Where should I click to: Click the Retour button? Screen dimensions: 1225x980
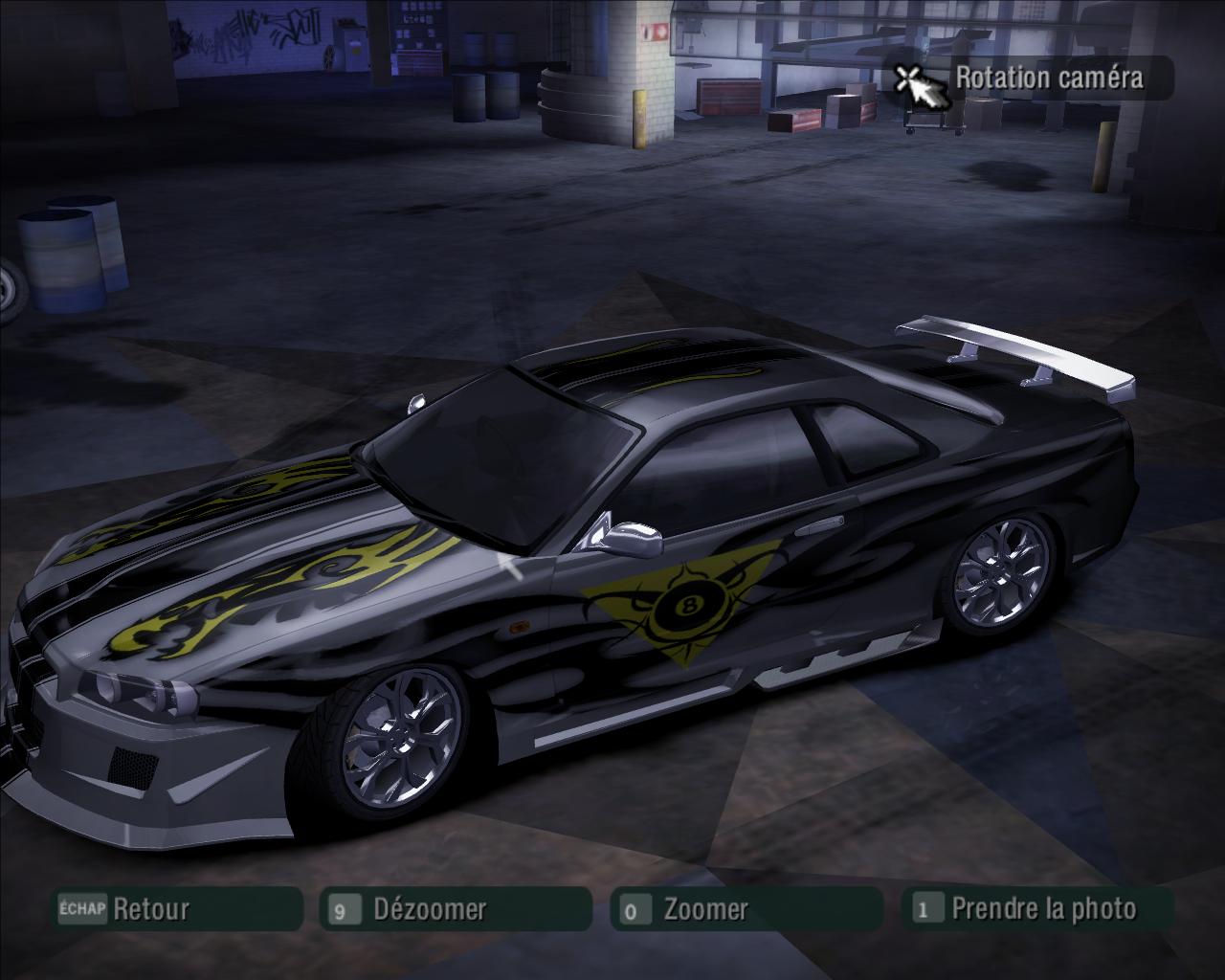pyautogui.click(x=177, y=908)
